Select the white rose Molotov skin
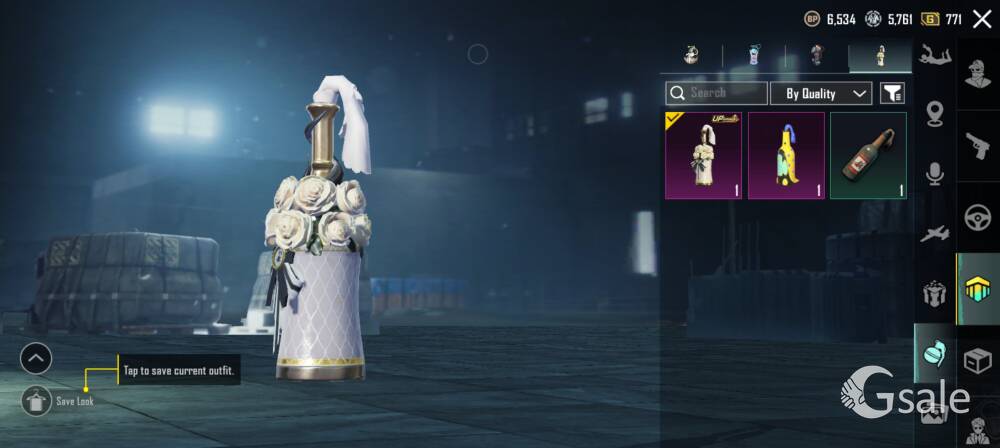Image resolution: width=1000 pixels, height=448 pixels. pos(703,155)
